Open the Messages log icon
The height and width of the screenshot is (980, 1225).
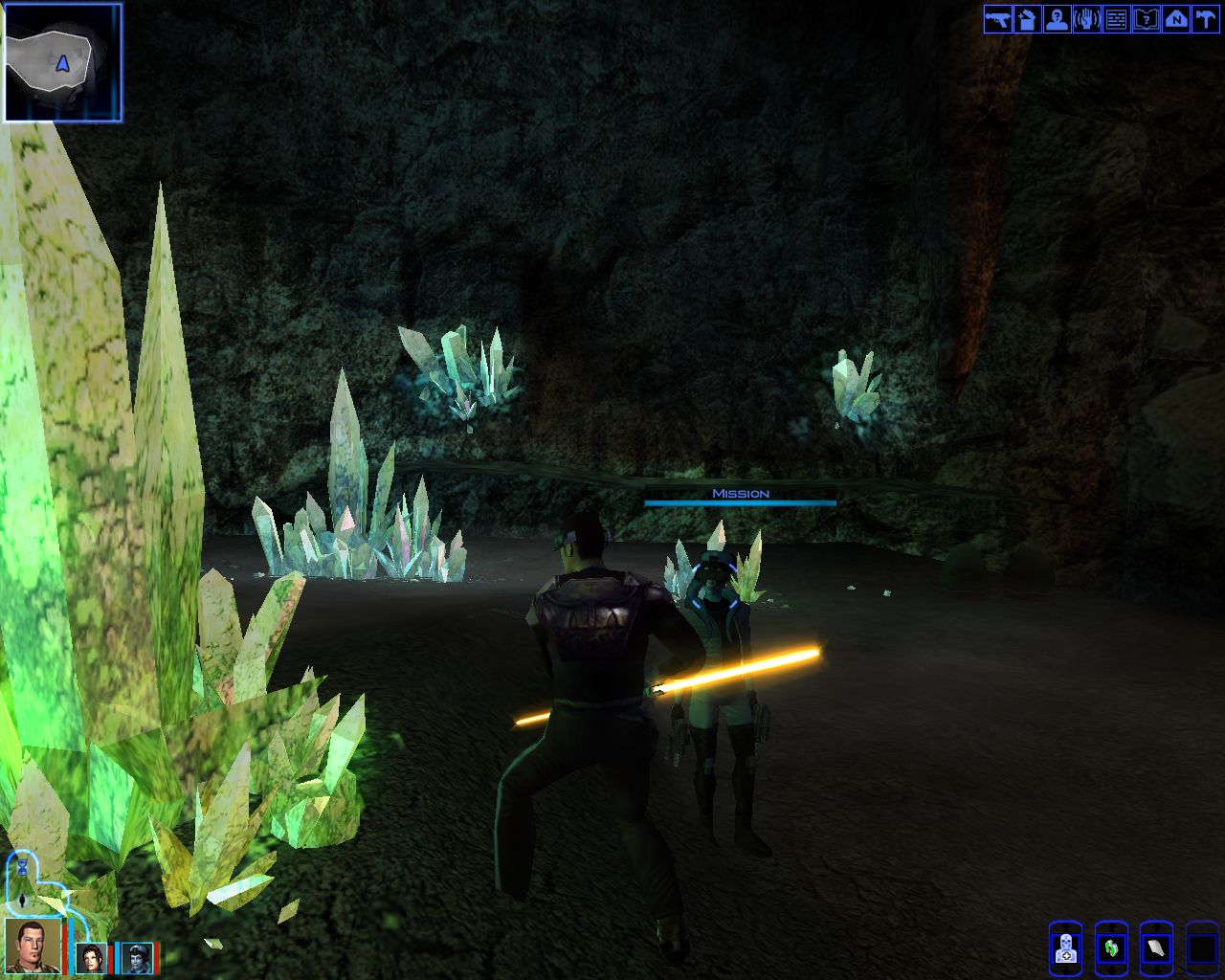click(1116, 19)
